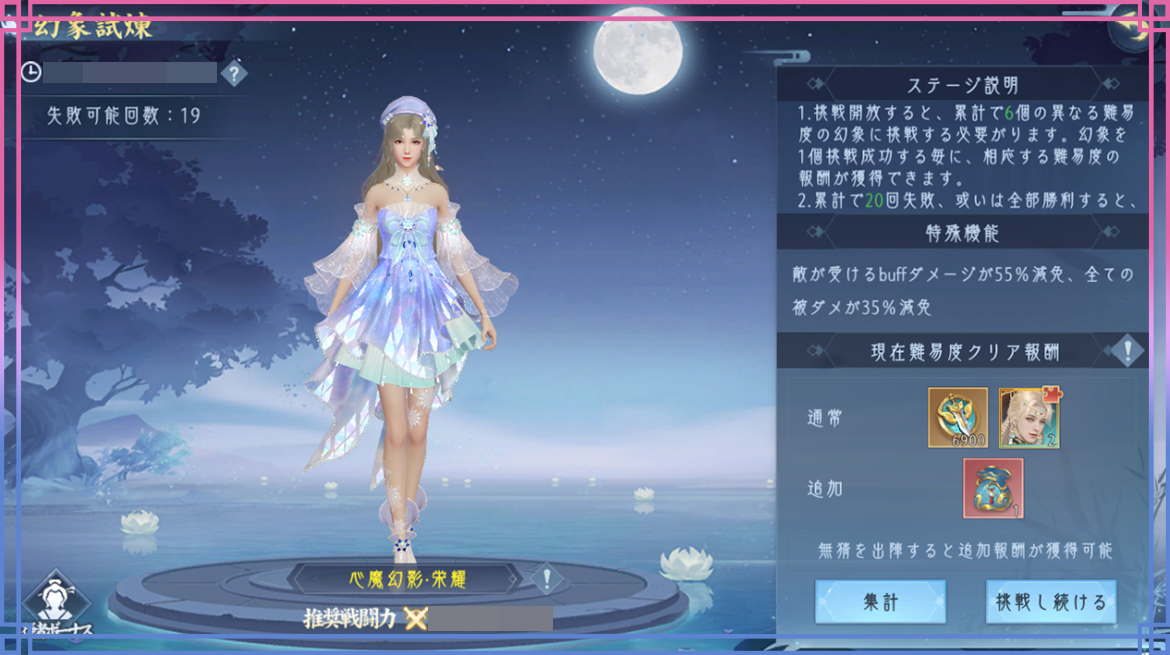1170x655 pixels.
Task: Open the question mark help icon
Action: pos(233,73)
